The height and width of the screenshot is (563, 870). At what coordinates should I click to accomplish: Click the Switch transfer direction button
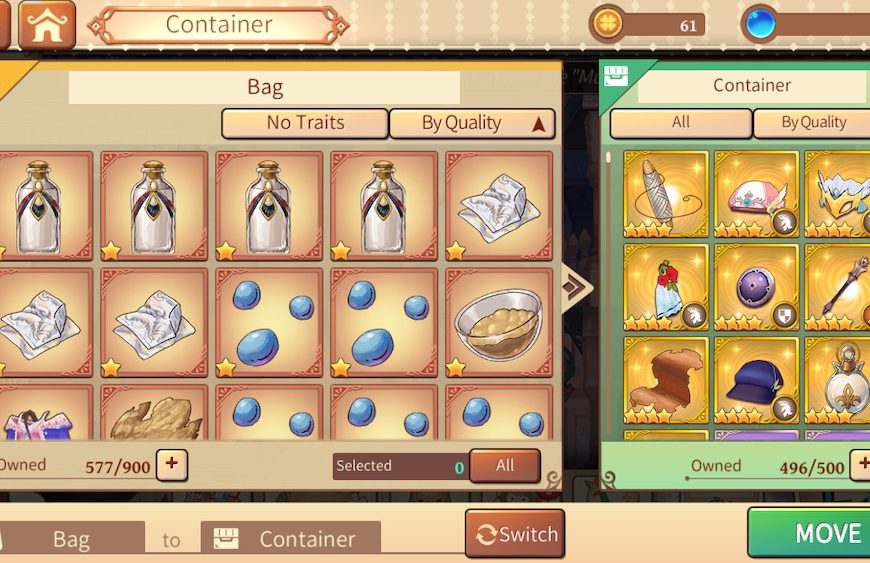[515, 534]
